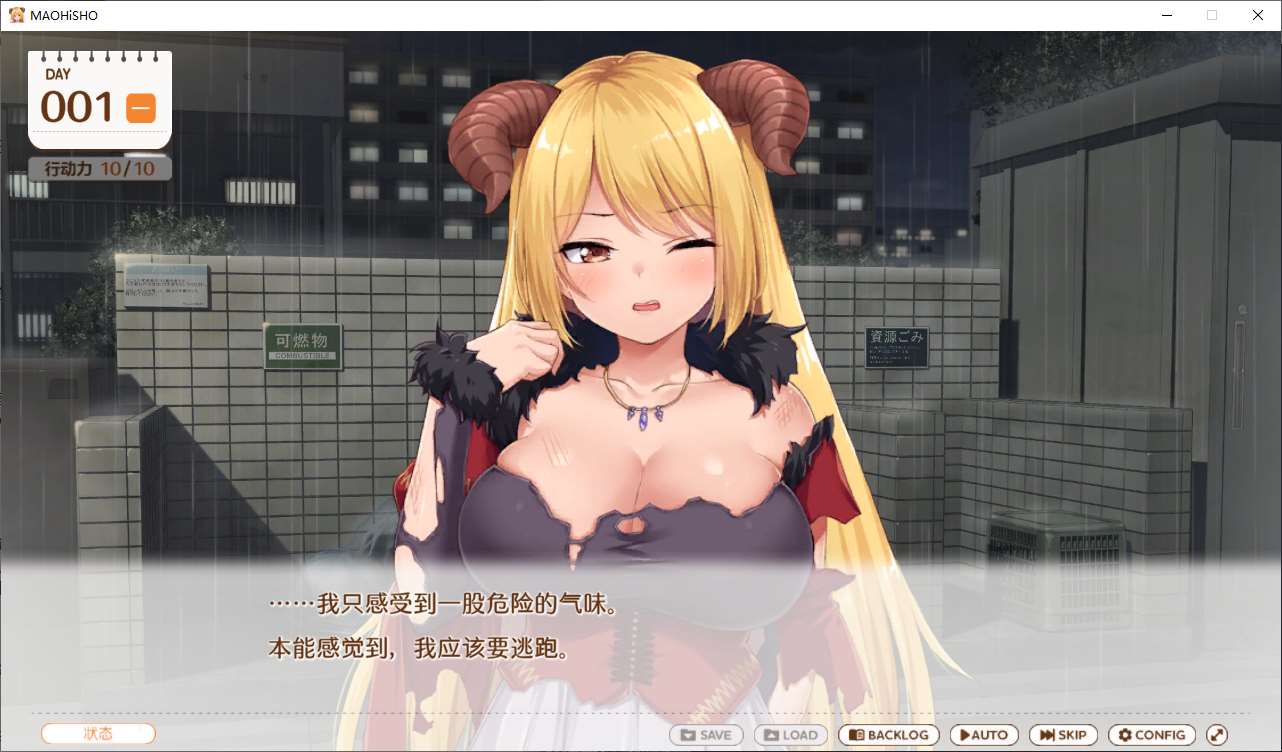This screenshot has width=1282, height=752.
Task: Click the gear icon on the CONFIG button
Action: click(1125, 734)
